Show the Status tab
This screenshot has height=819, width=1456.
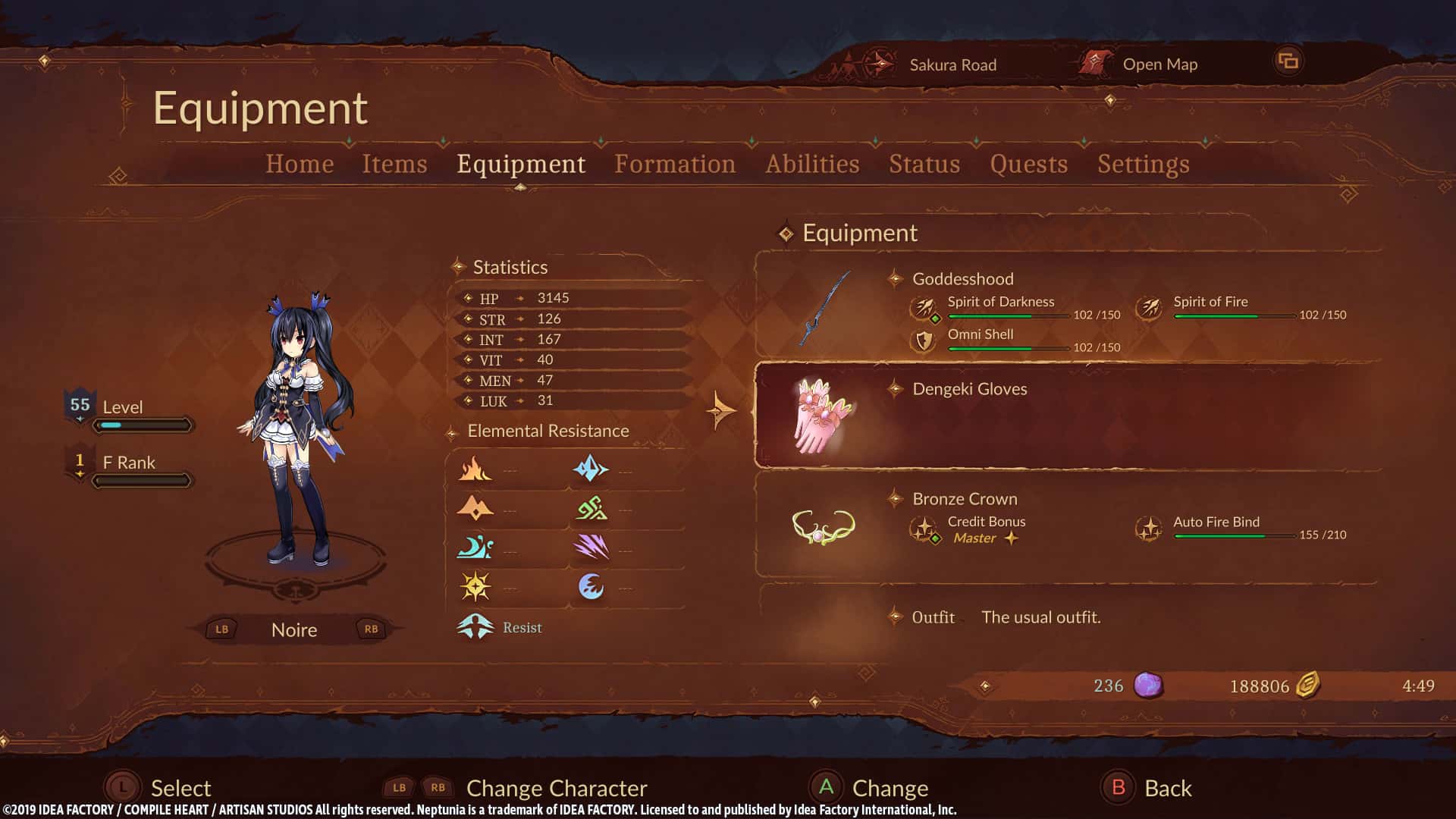pyautogui.click(x=924, y=164)
